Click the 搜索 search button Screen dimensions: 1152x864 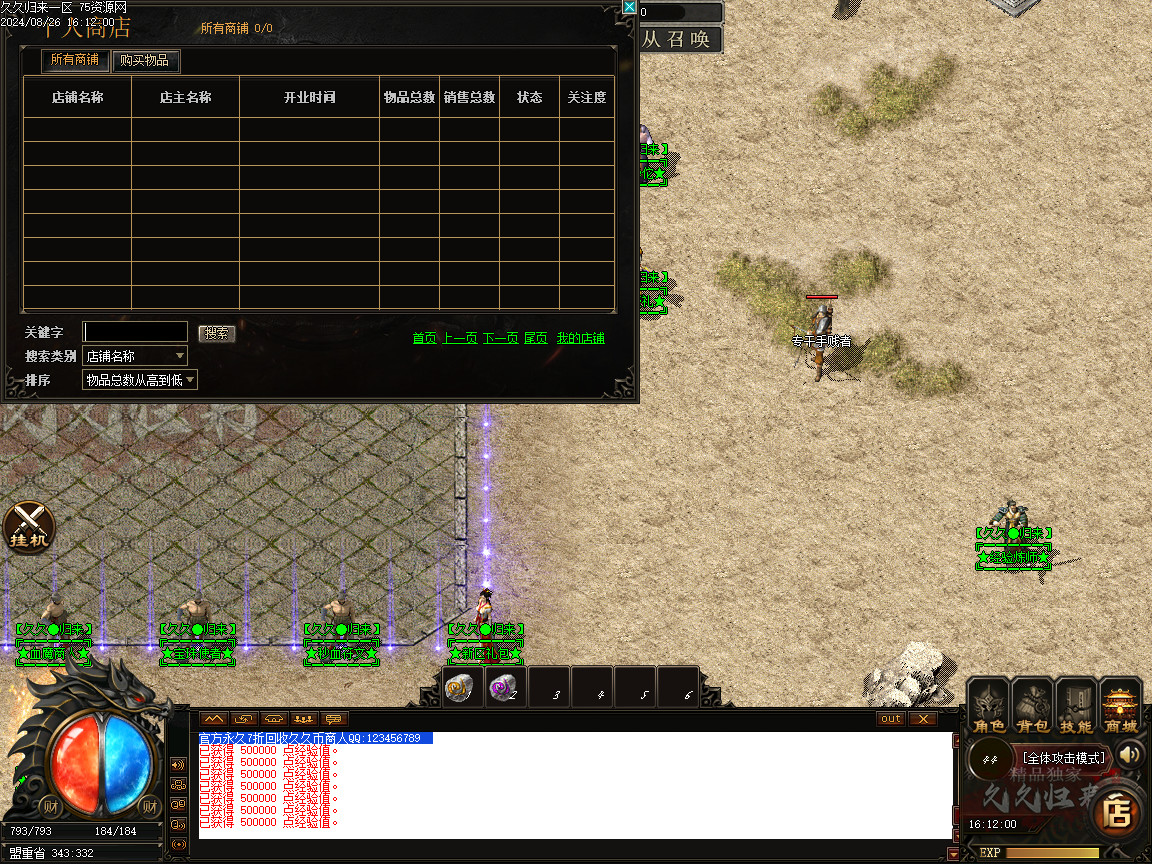point(216,333)
